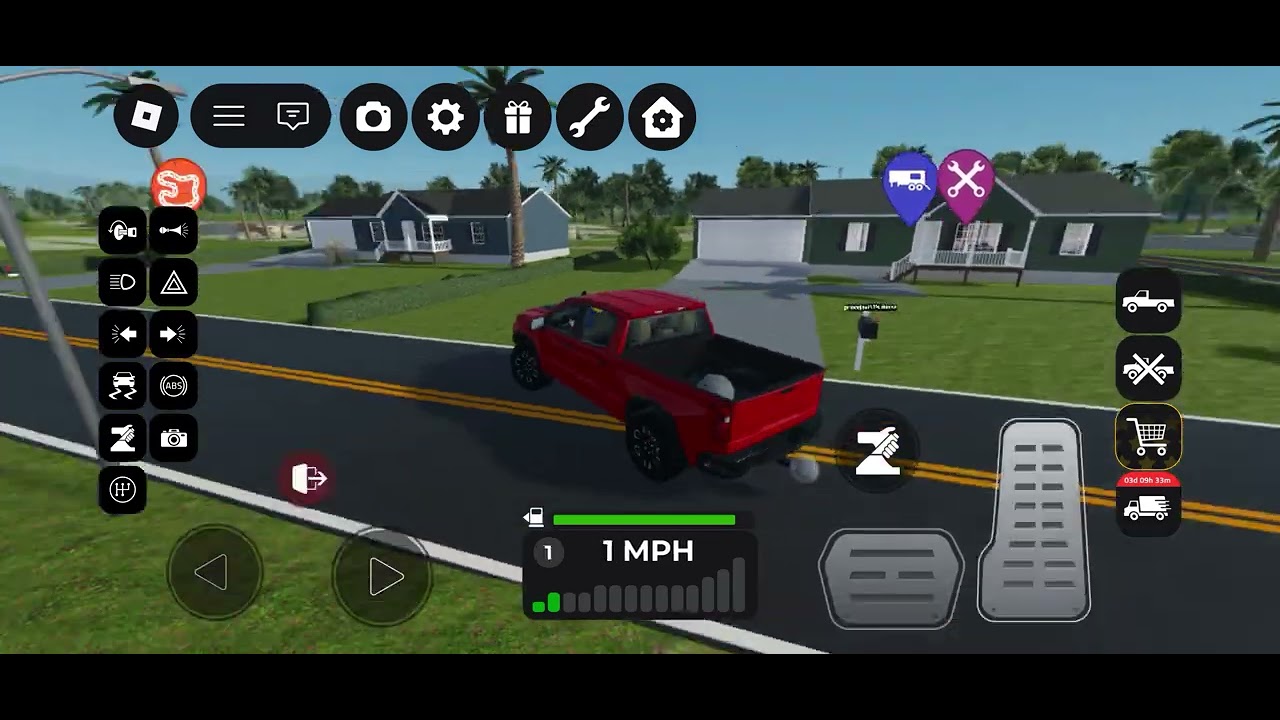1280x720 pixels.
Task: Open the shopping cart store
Action: (x=1148, y=436)
